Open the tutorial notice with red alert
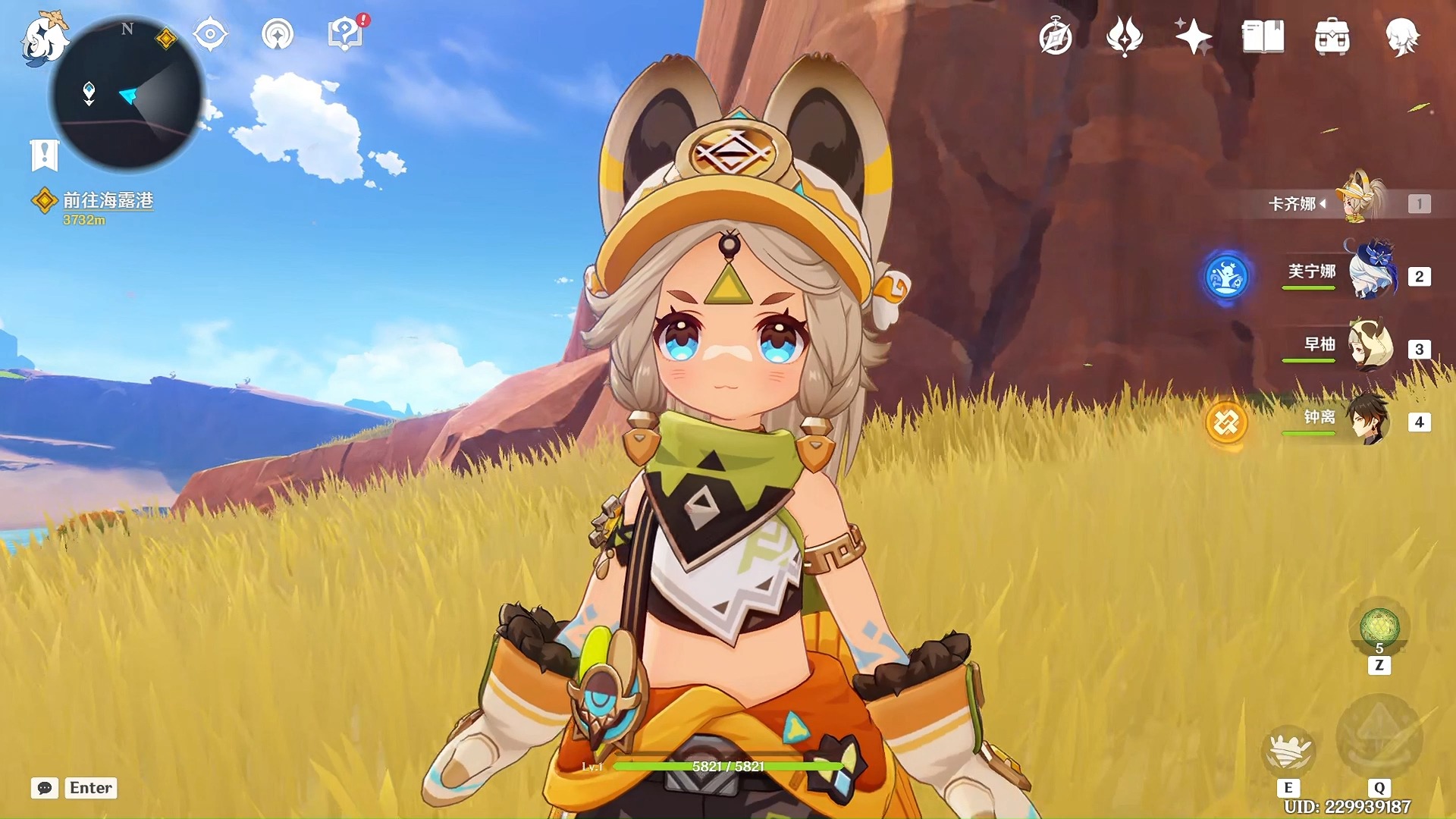The height and width of the screenshot is (819, 1456). coord(346,34)
